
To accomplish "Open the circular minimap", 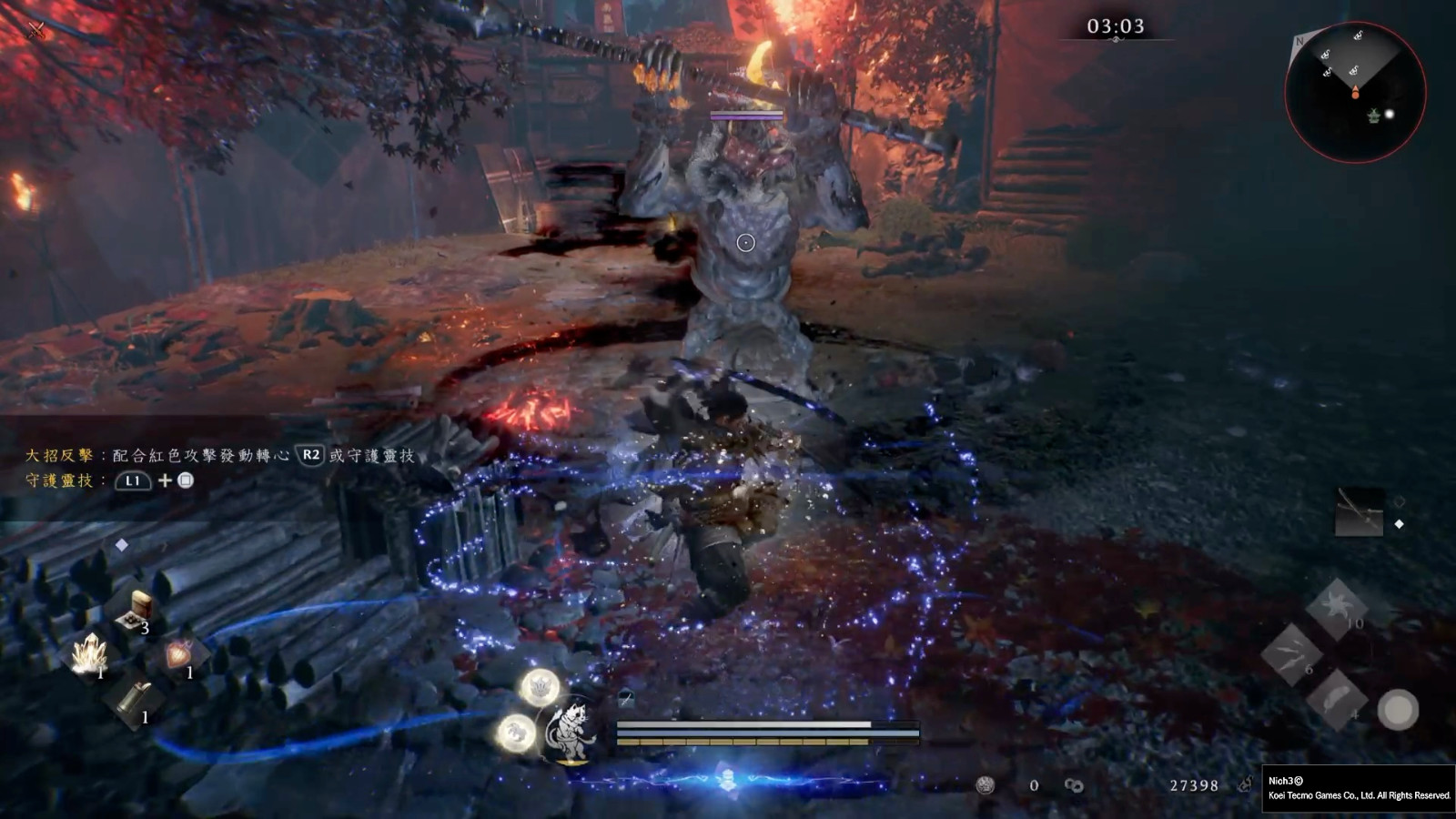I will tap(1355, 92).
